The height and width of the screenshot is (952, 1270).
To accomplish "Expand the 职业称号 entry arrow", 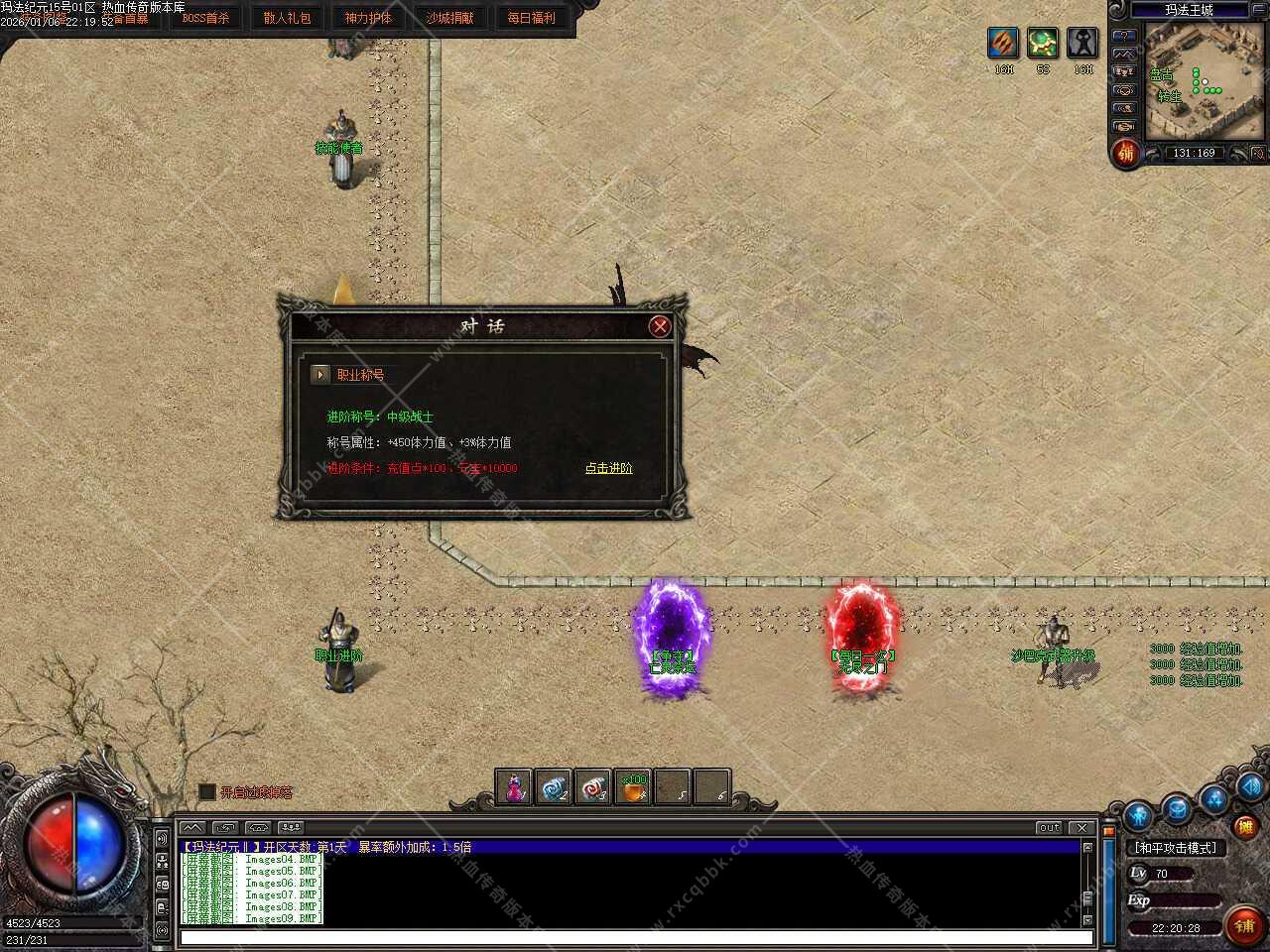I will 319,374.
